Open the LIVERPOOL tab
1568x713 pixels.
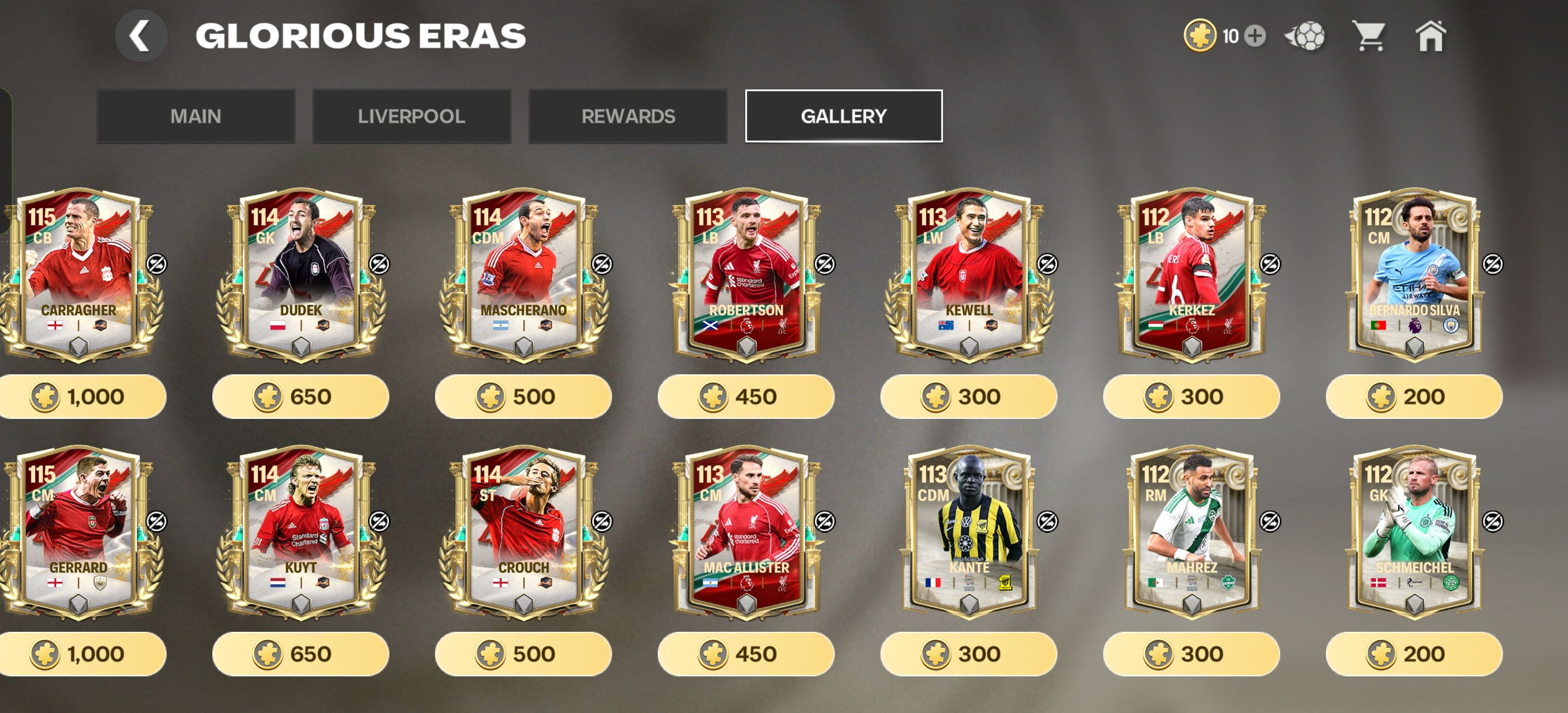point(411,116)
